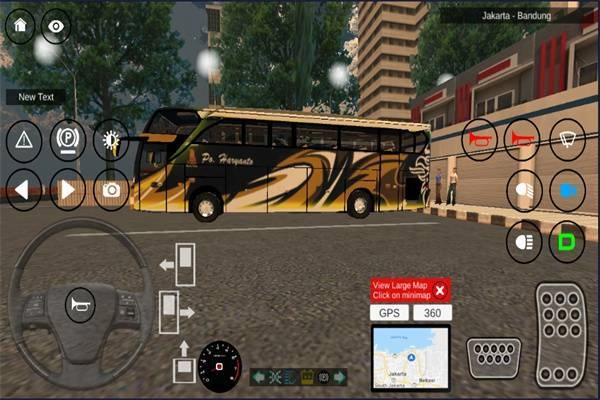This screenshot has height=400, width=600.
Task: Open the right bus door
Action: tap(172, 309)
